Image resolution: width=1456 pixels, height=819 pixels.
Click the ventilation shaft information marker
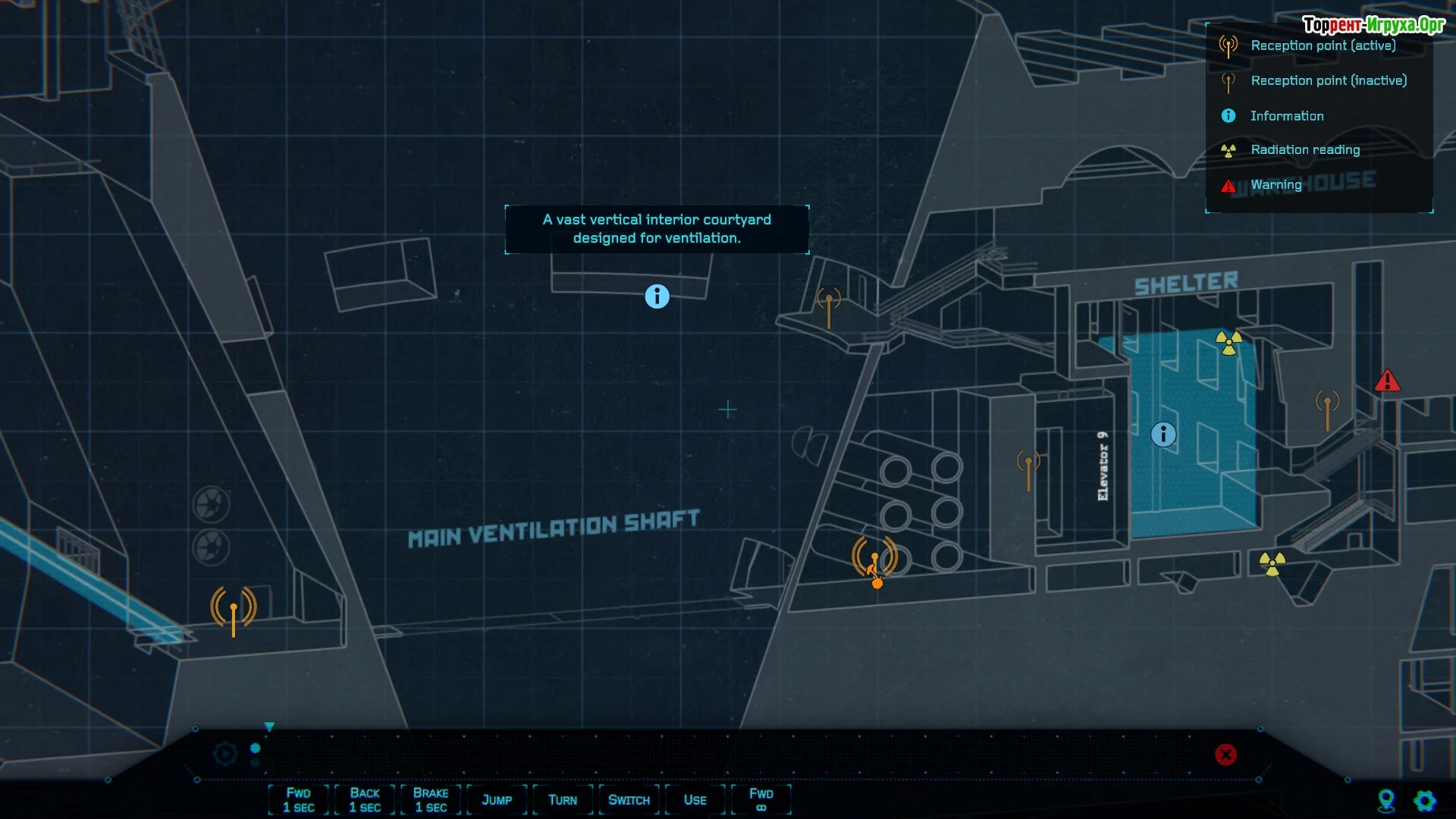pos(657,297)
